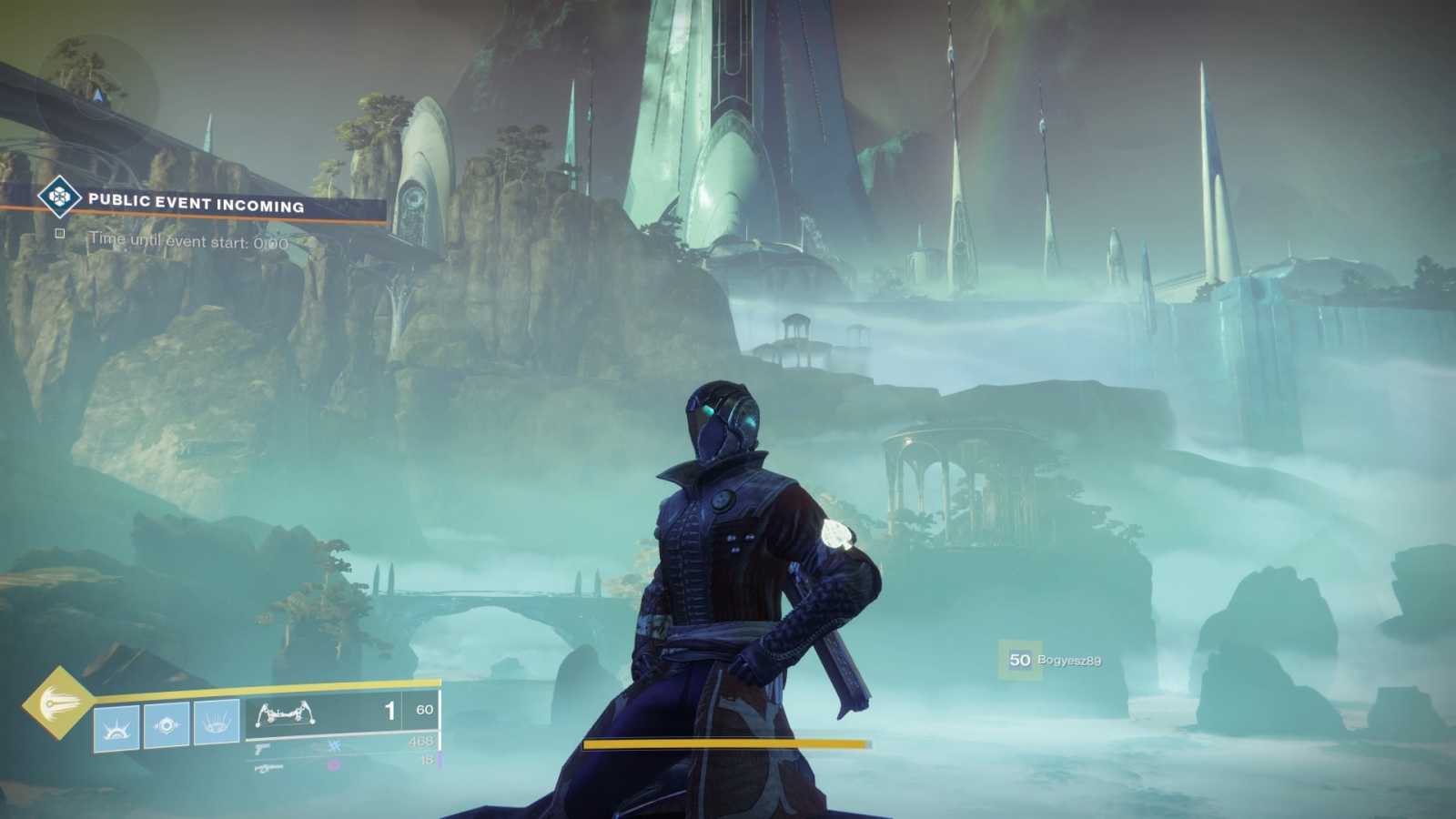Toggle the event start timer objective checkbox
This screenshot has height=819, width=1456.
[60, 234]
